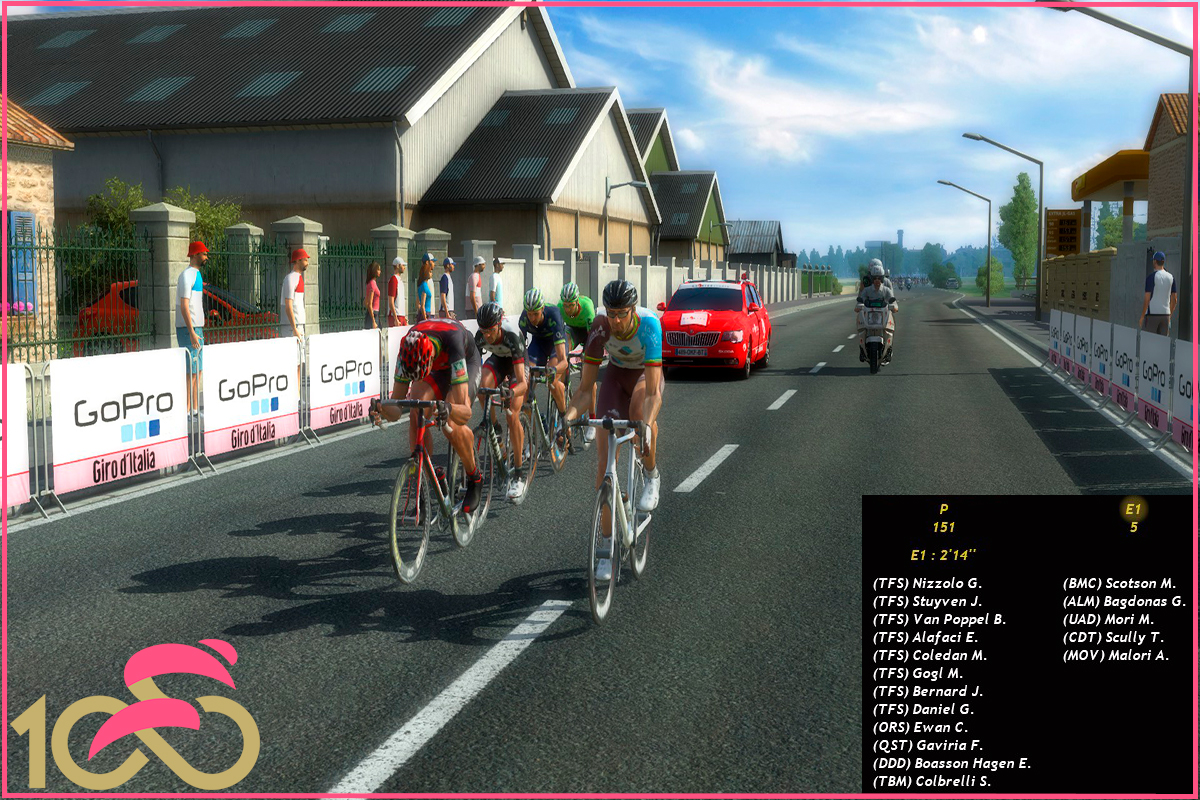The width and height of the screenshot is (1200, 800).
Task: Select the peloton group P header
Action: (944, 509)
